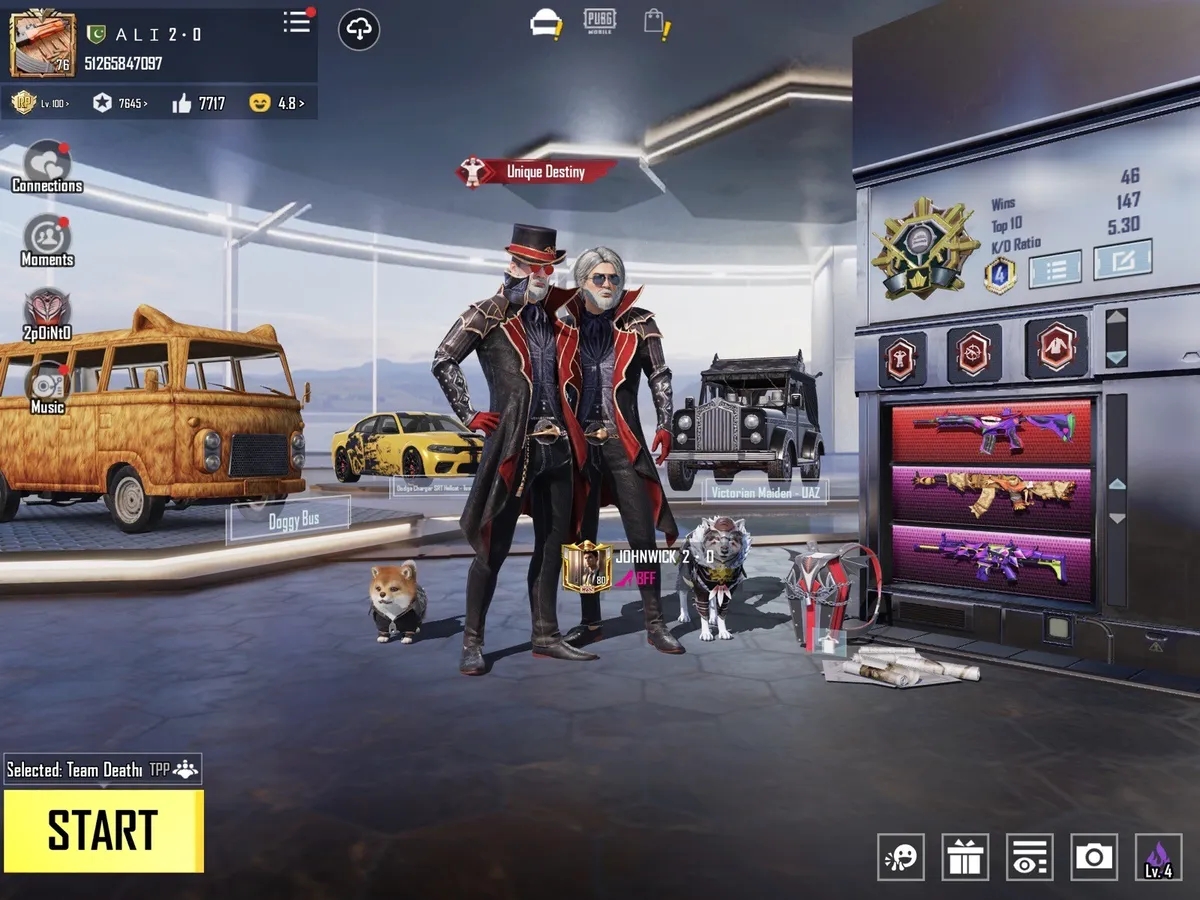Open the camera photo mode

[x=1094, y=857]
